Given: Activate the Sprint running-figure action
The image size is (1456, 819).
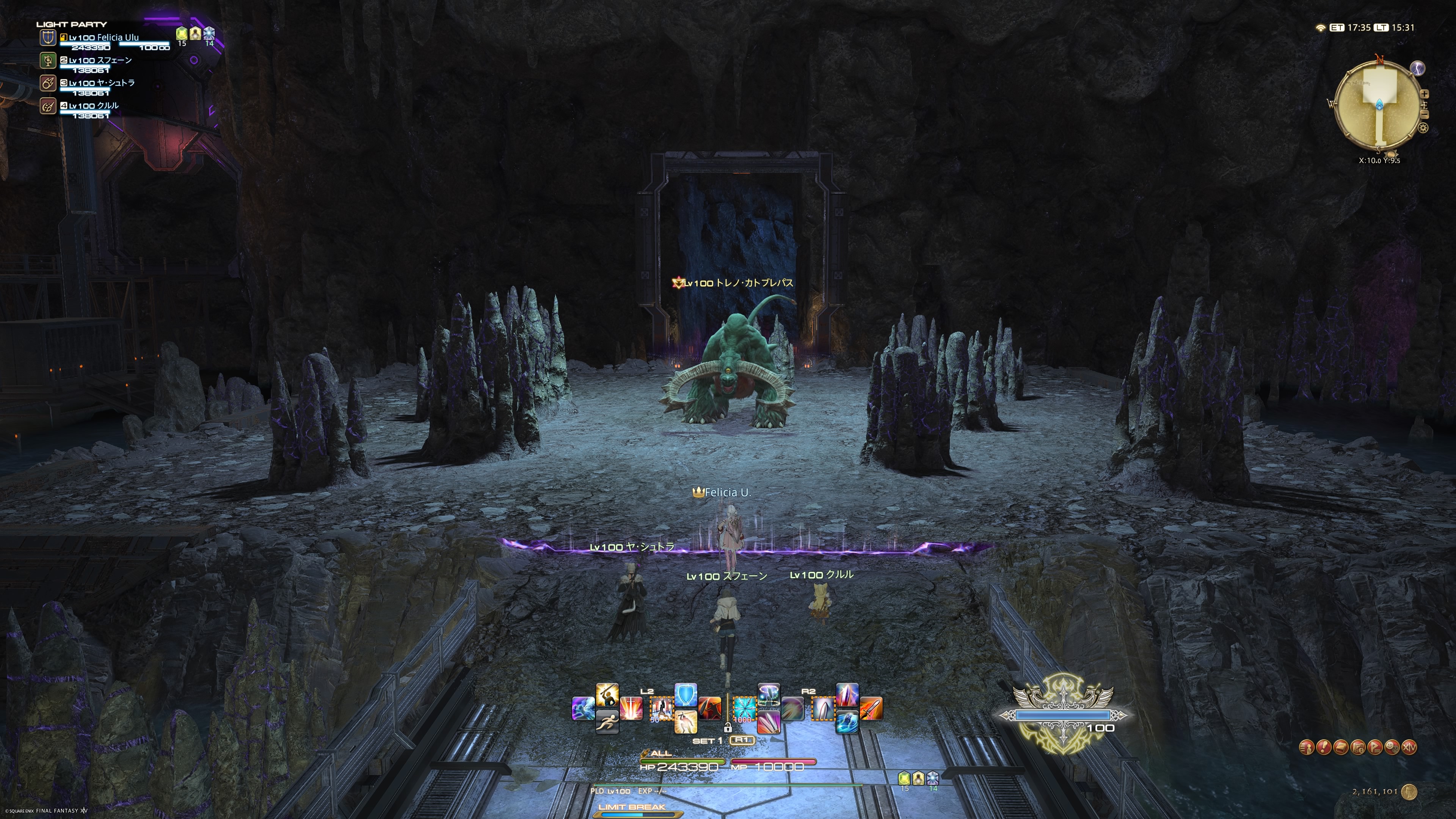Looking at the screenshot, I should click(607, 721).
